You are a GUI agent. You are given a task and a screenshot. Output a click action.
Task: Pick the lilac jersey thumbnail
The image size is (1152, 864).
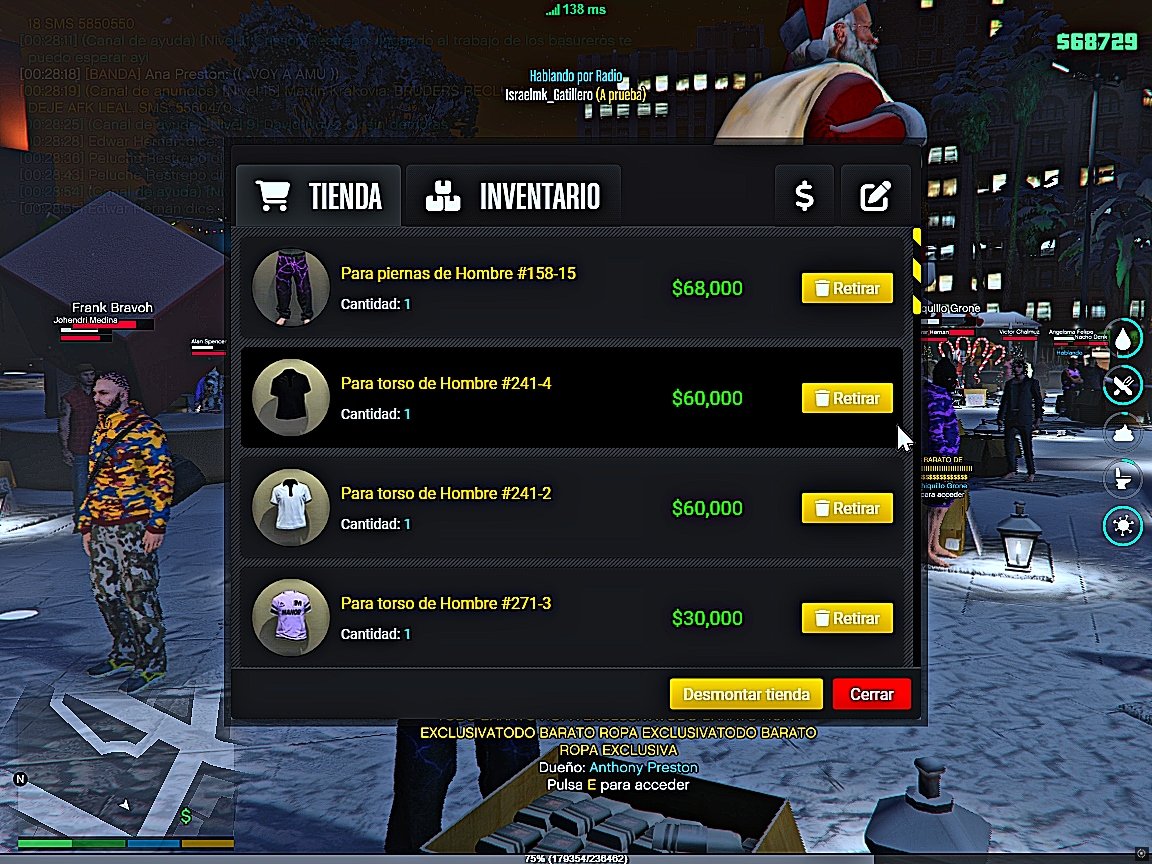click(291, 618)
